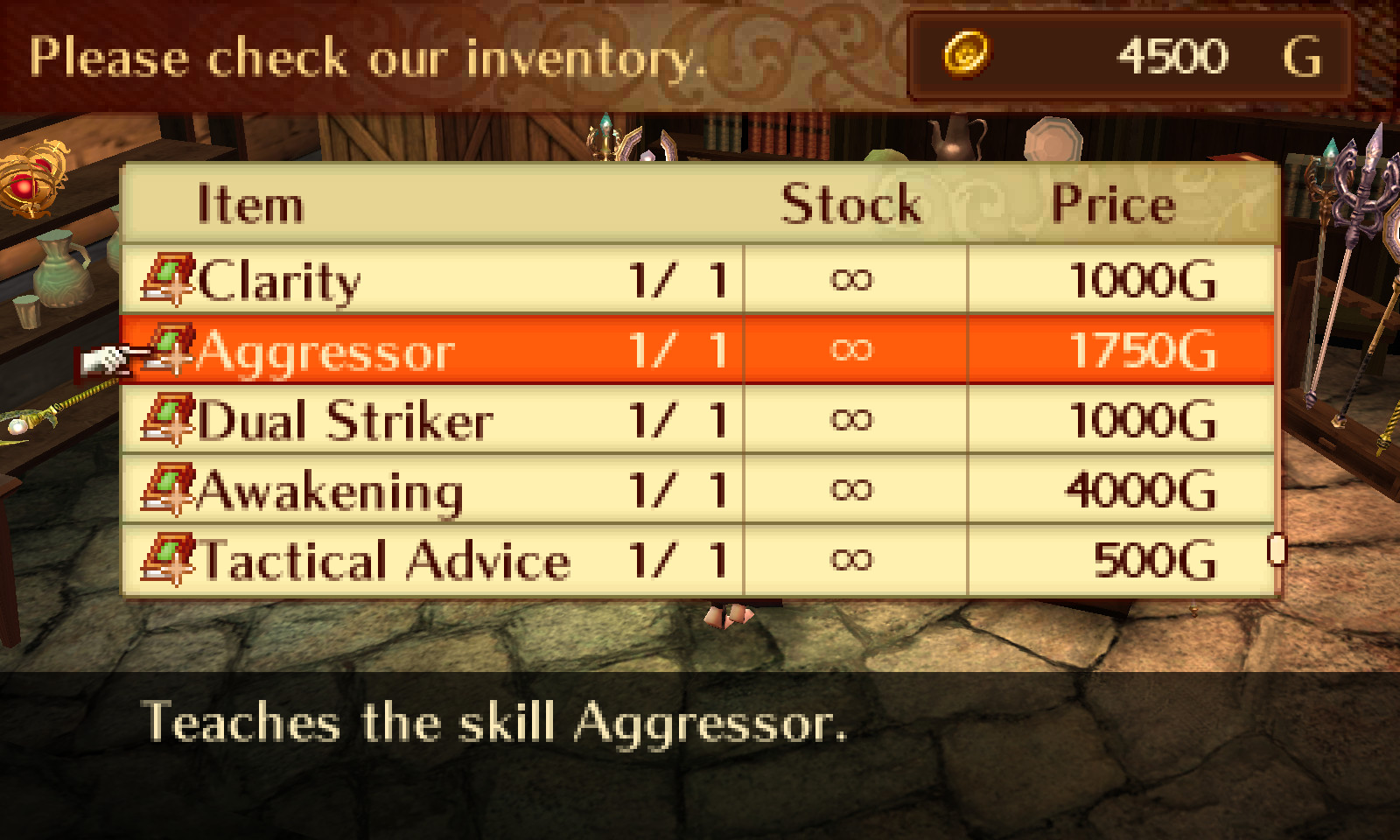Screen dimensions: 1400x840
Task: Click the infinity stock symbol for Aggressor
Action: click(853, 349)
